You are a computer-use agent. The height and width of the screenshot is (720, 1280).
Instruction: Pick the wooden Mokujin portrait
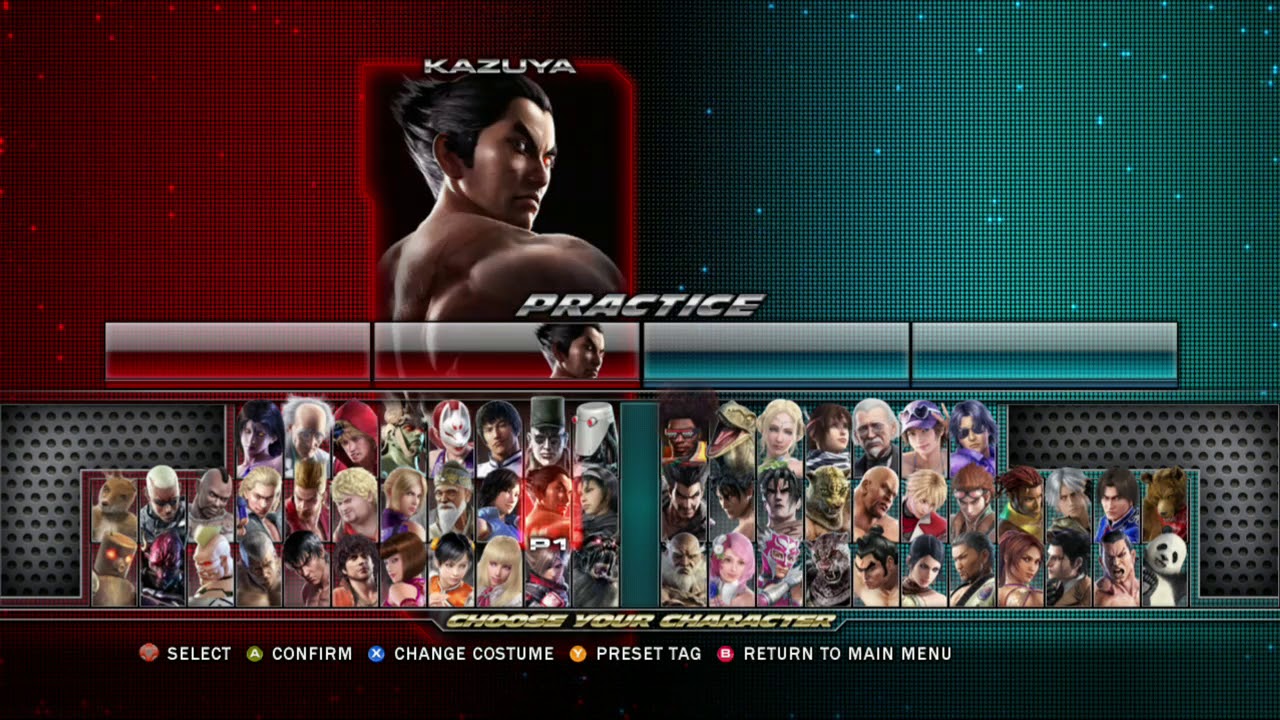(x=115, y=570)
